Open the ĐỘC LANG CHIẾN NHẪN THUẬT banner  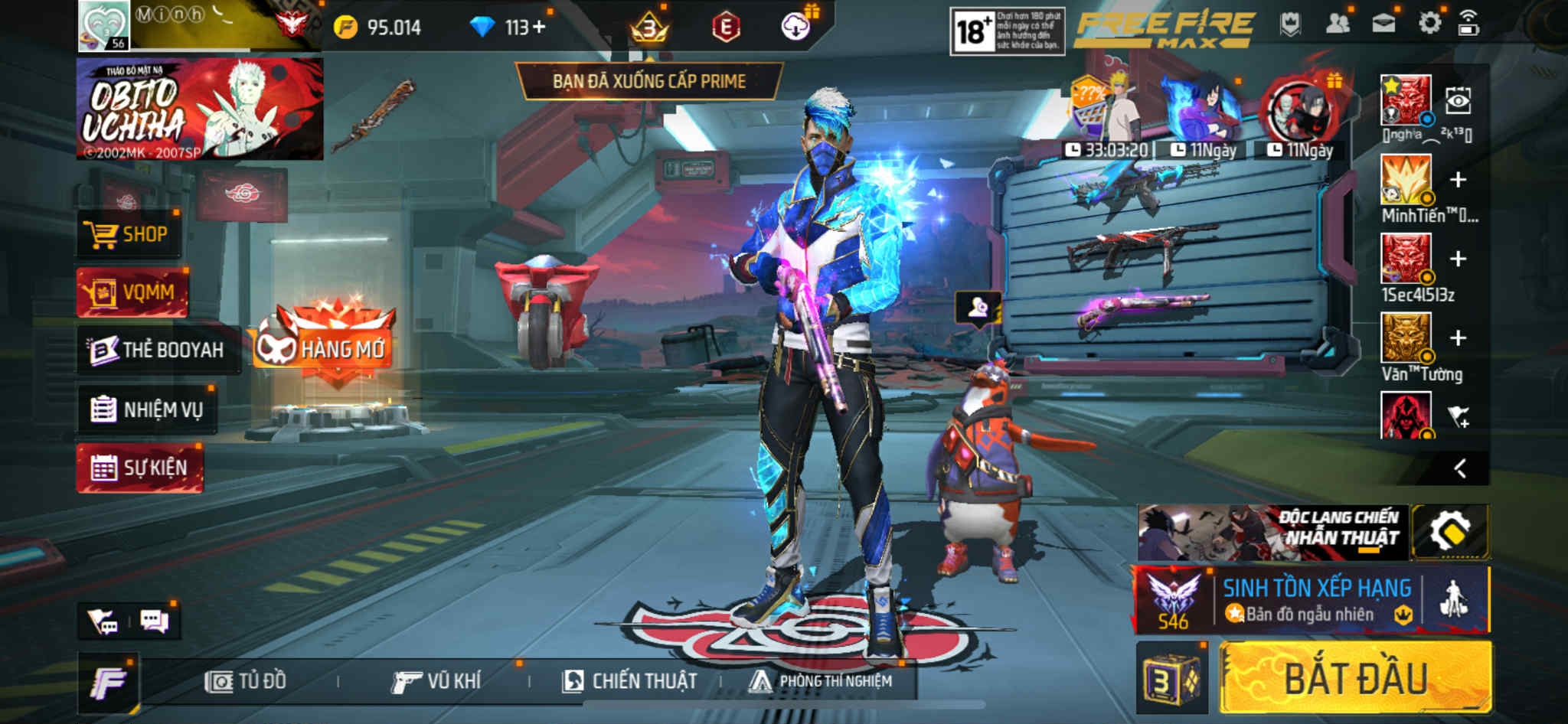pos(1272,532)
